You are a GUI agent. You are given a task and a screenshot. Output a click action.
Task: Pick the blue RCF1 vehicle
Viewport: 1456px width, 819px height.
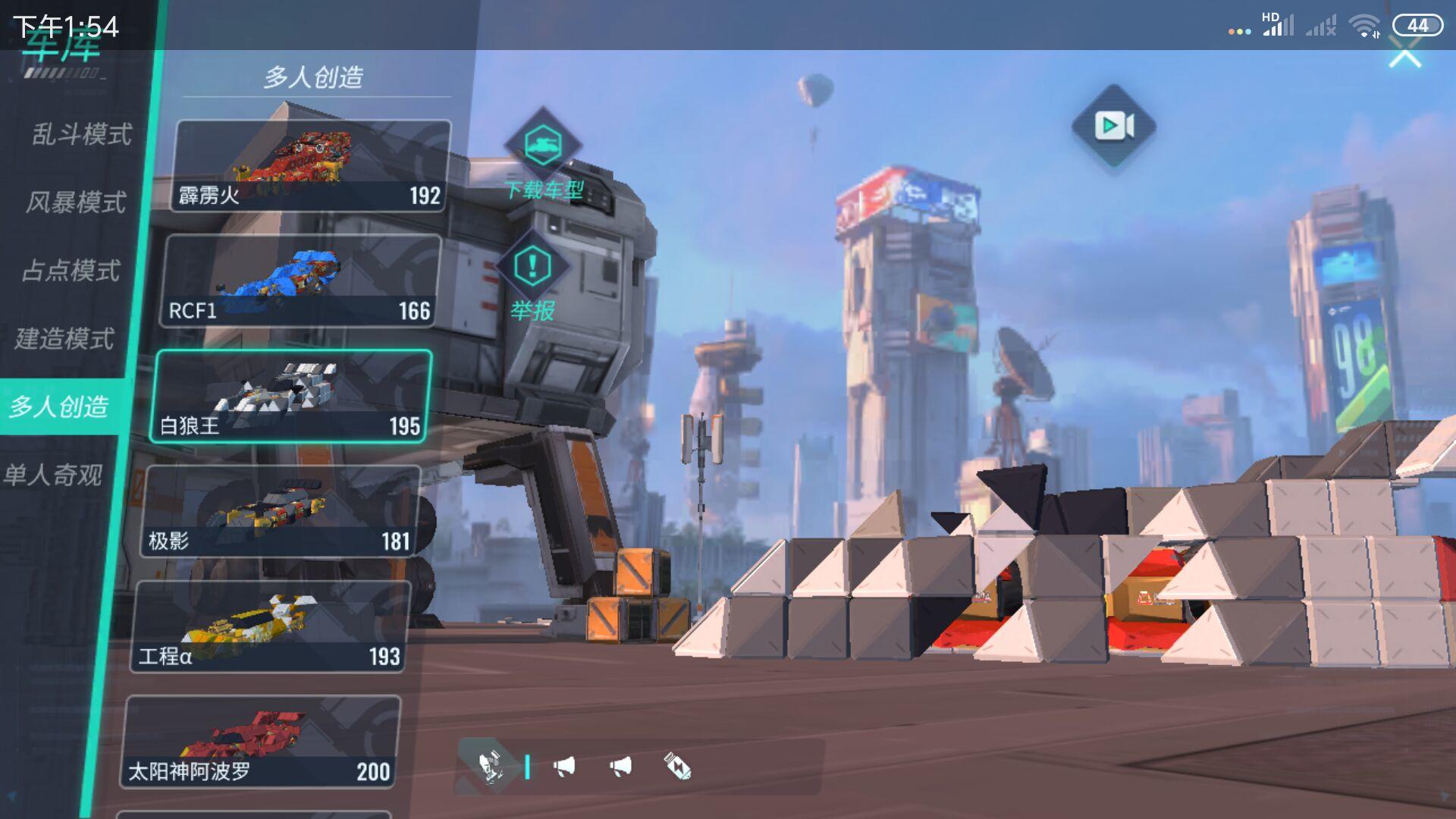[300, 281]
